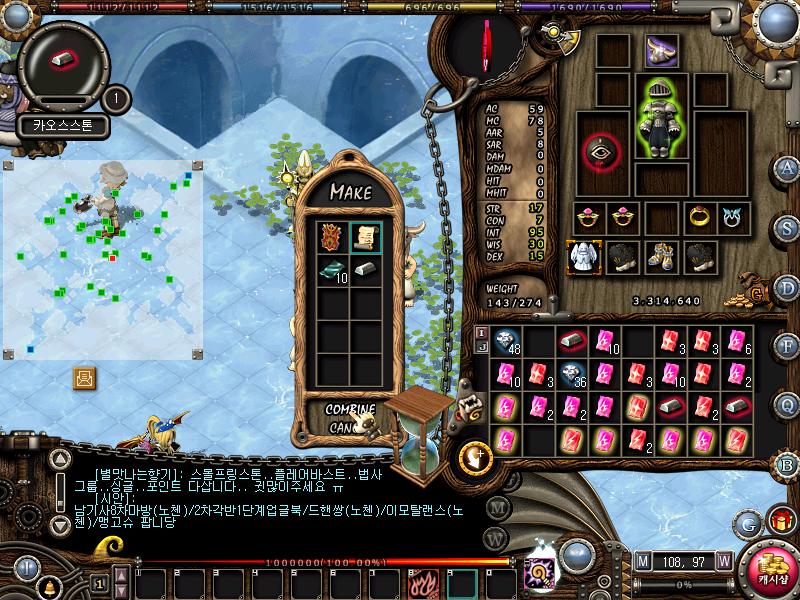Click the white angel statue equipment slot
800x600 pixels.
(584, 254)
